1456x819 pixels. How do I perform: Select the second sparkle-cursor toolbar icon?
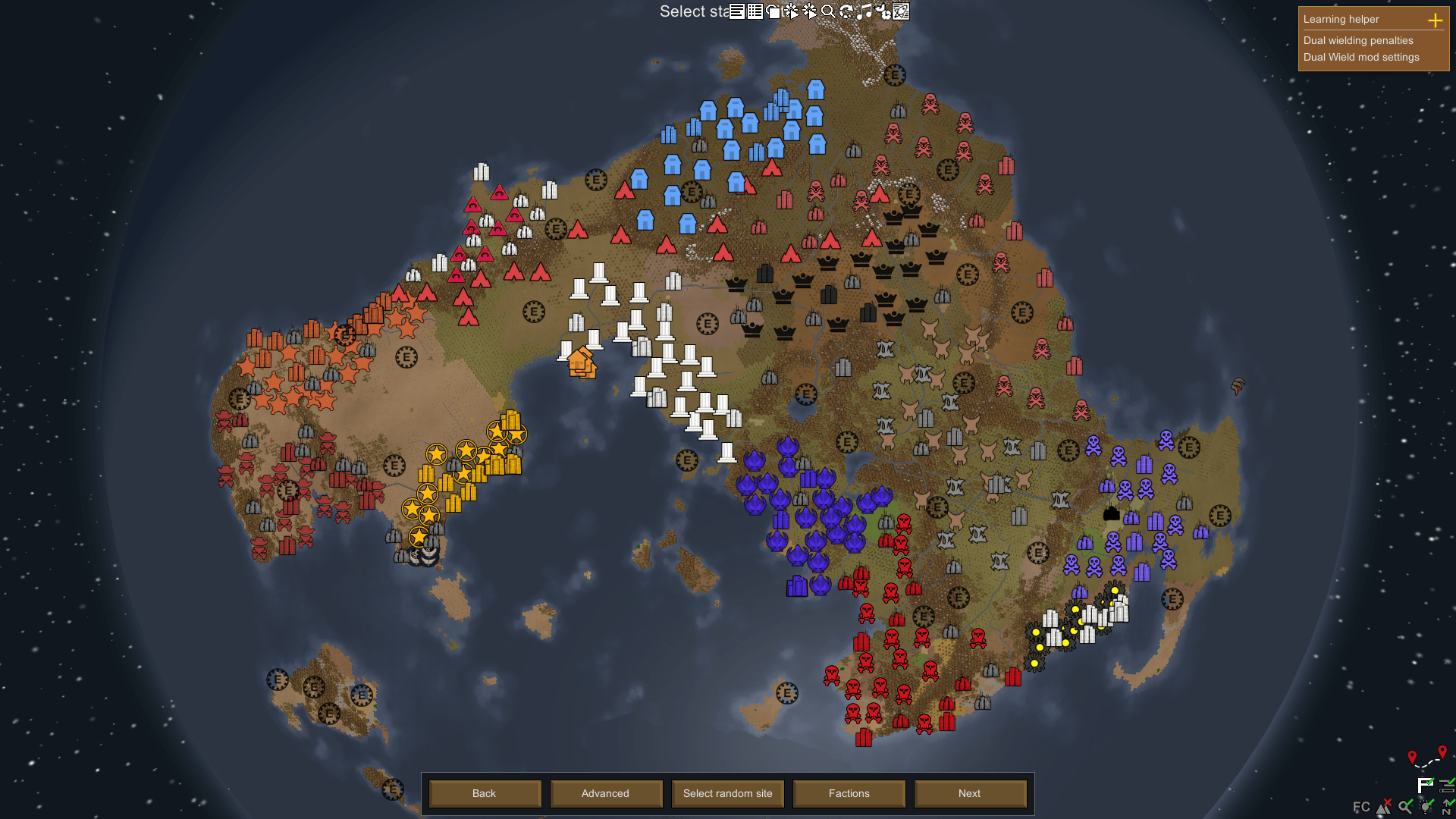click(x=809, y=11)
